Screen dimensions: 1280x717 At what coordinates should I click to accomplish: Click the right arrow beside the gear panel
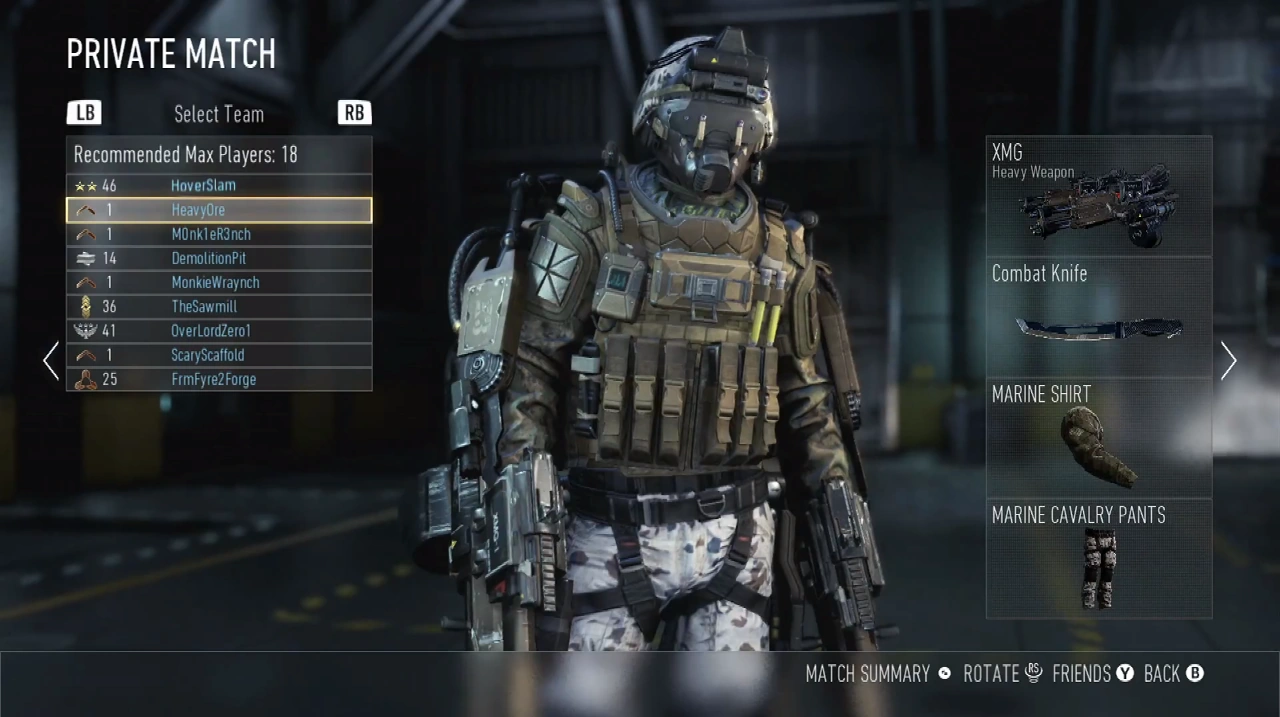tap(1229, 360)
